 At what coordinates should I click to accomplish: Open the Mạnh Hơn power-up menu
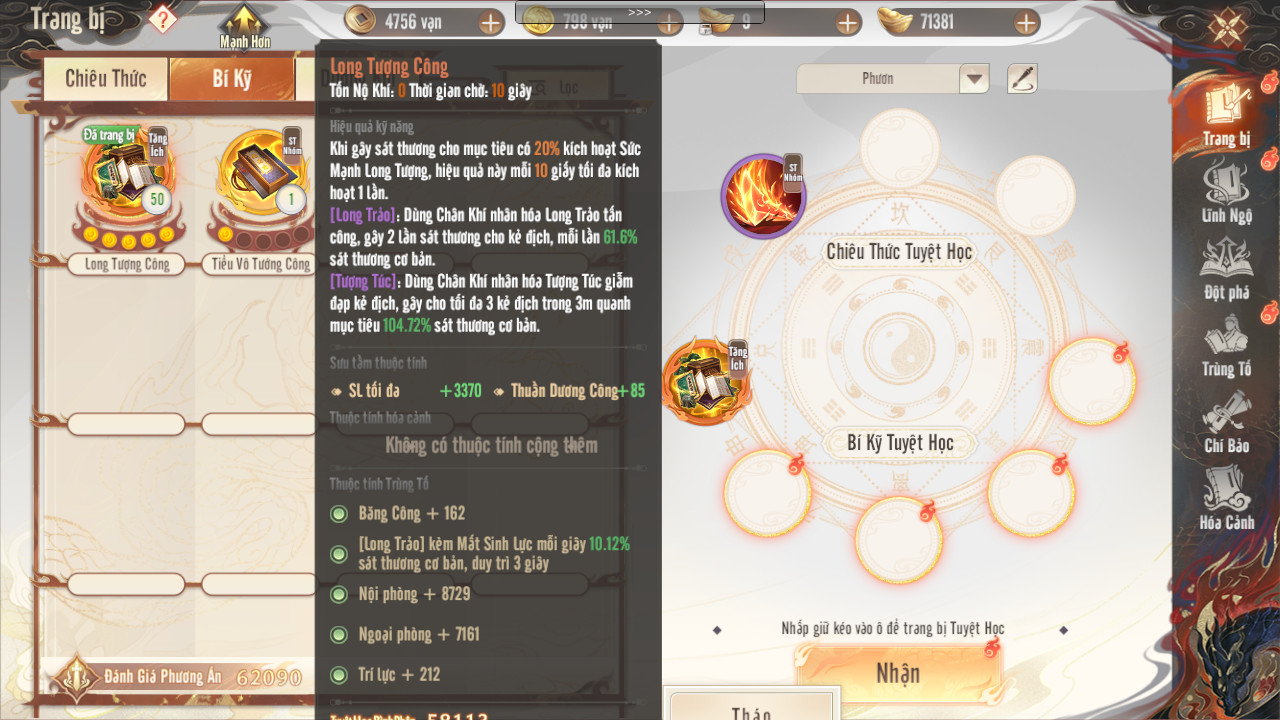point(245,26)
